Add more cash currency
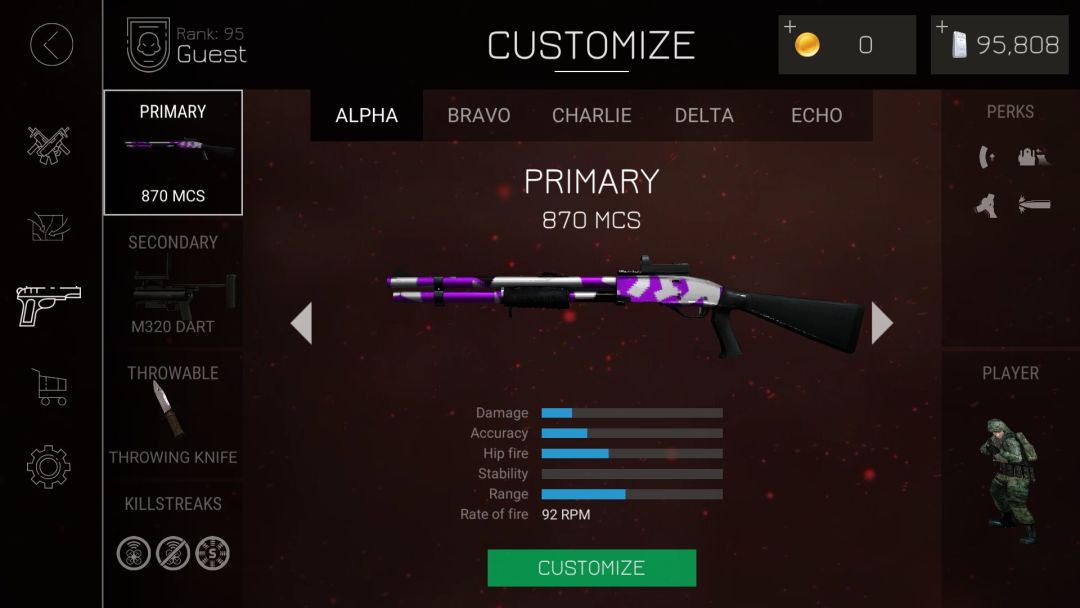This screenshot has height=608, width=1080. point(998,45)
